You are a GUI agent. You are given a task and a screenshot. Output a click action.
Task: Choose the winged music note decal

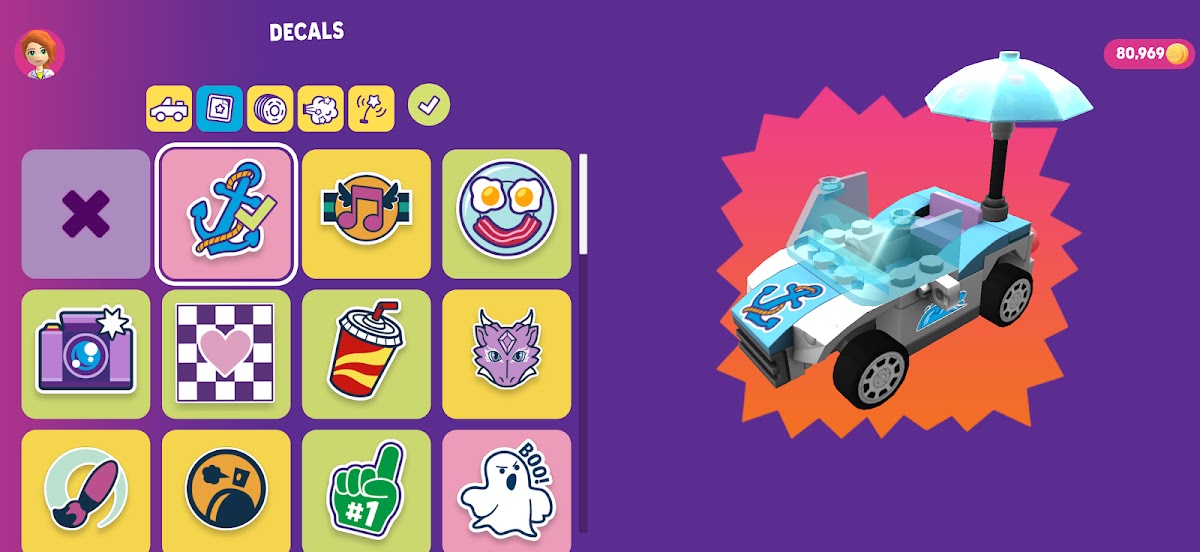(x=366, y=214)
